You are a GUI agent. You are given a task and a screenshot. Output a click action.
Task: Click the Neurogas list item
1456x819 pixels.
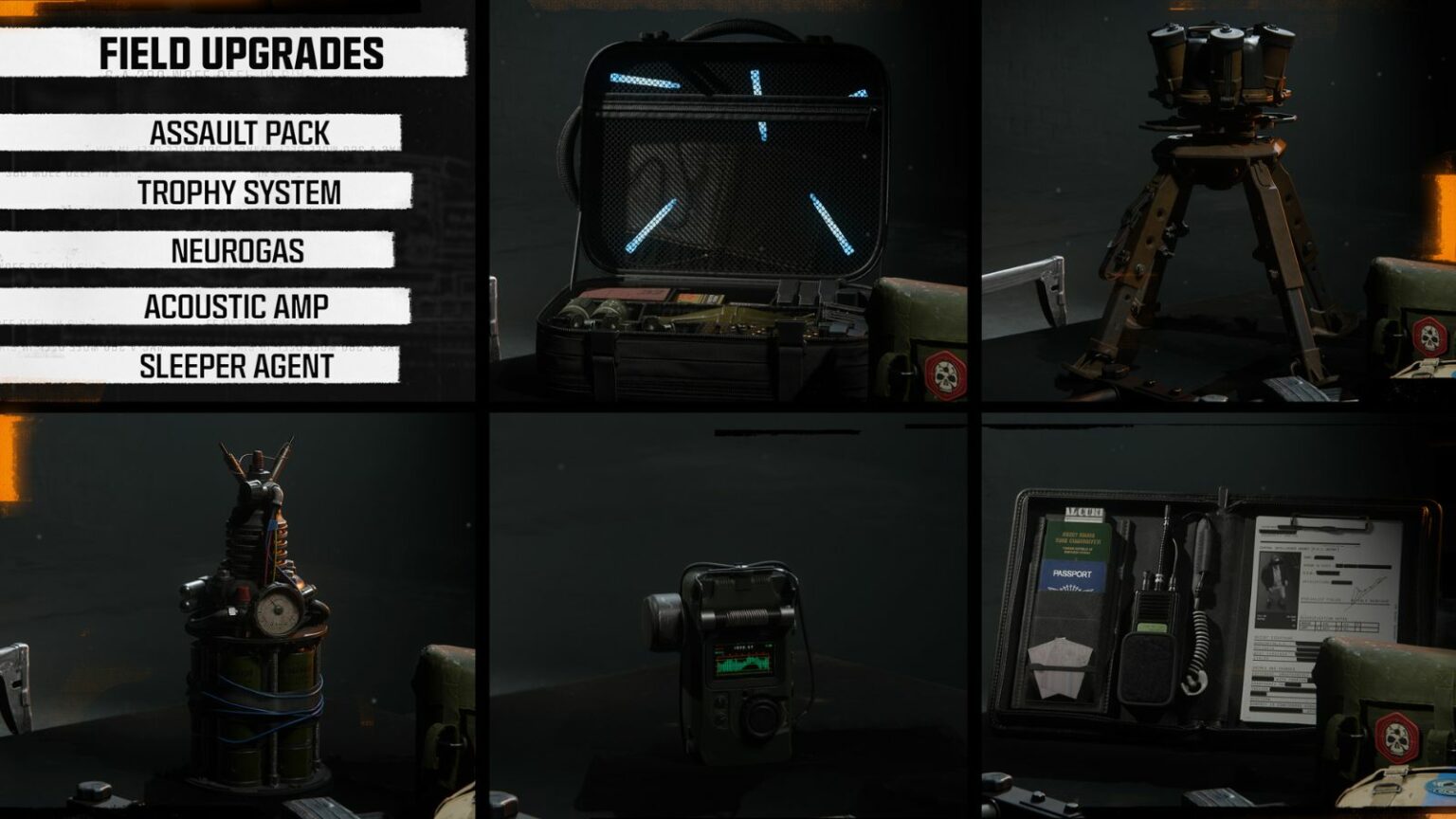(x=241, y=251)
